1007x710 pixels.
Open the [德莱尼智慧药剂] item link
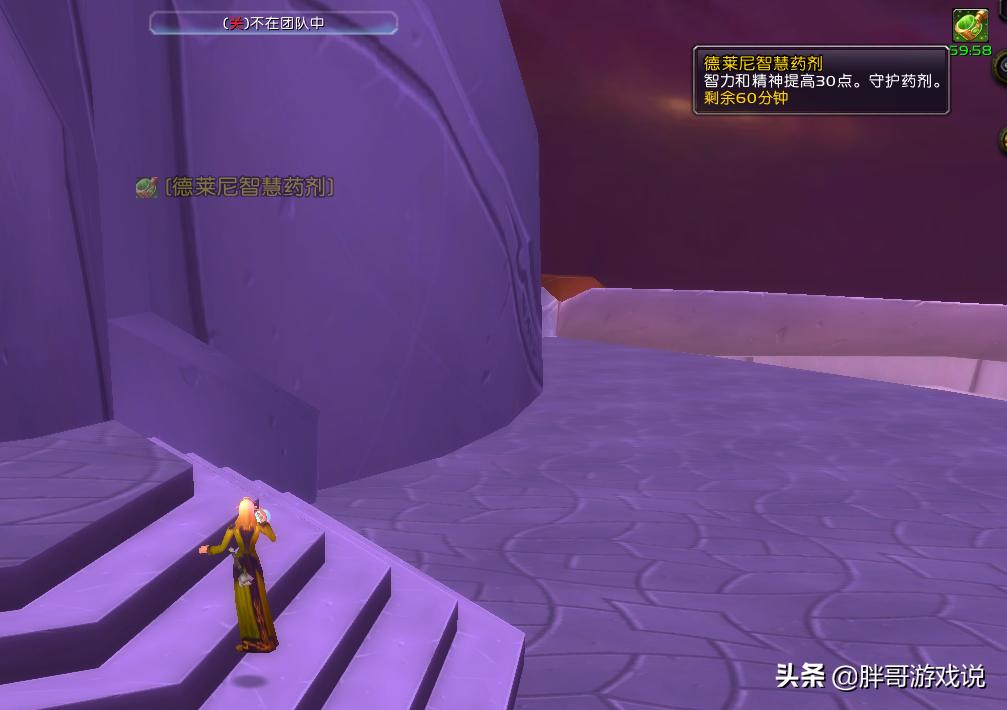pos(248,187)
